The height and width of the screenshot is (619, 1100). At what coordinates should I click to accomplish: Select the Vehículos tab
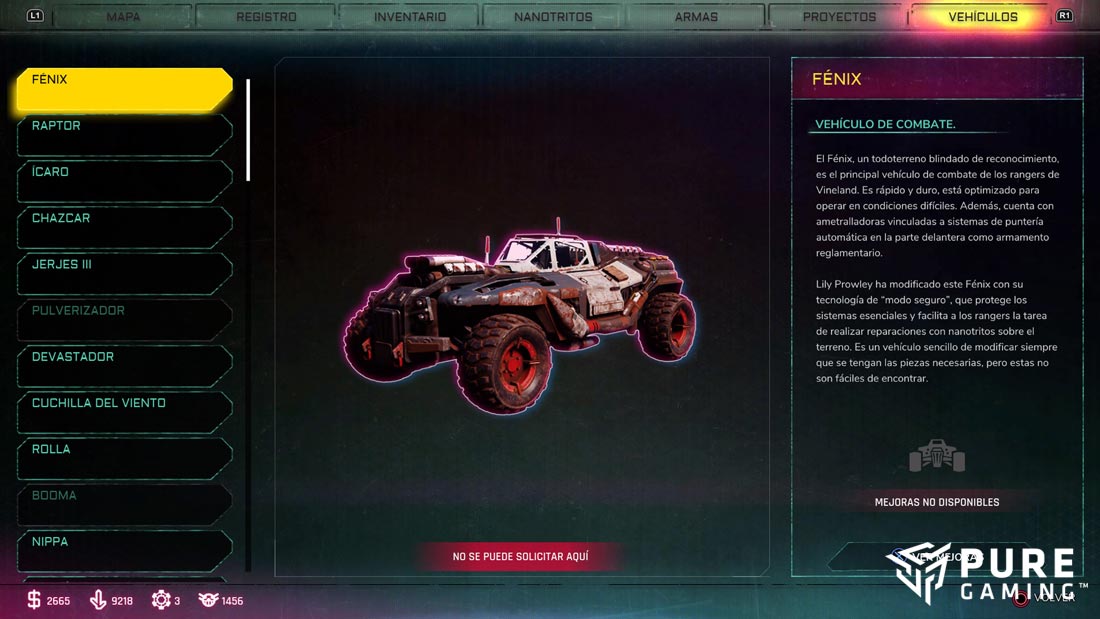[x=982, y=17]
